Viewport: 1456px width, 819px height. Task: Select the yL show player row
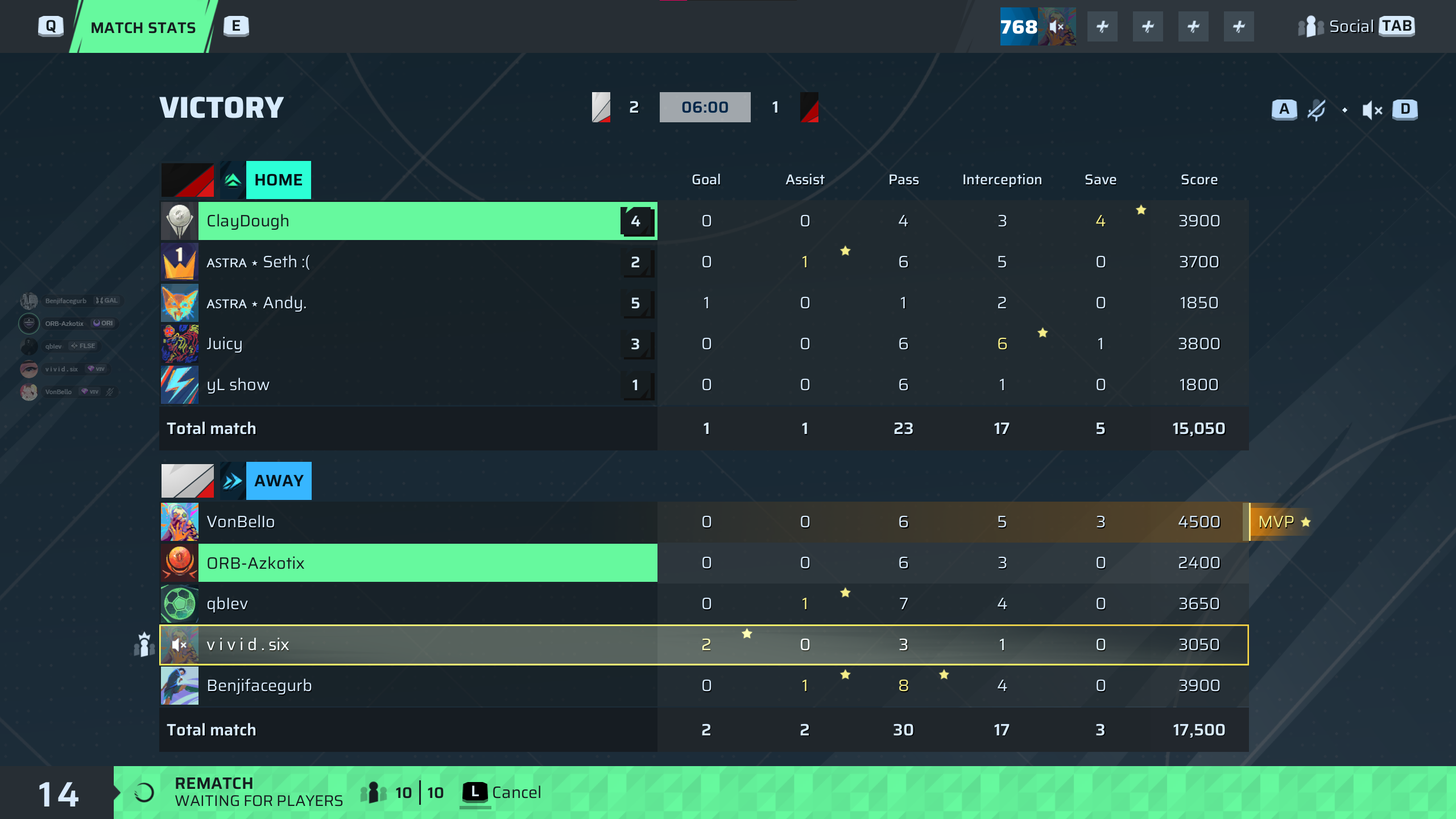pos(408,385)
